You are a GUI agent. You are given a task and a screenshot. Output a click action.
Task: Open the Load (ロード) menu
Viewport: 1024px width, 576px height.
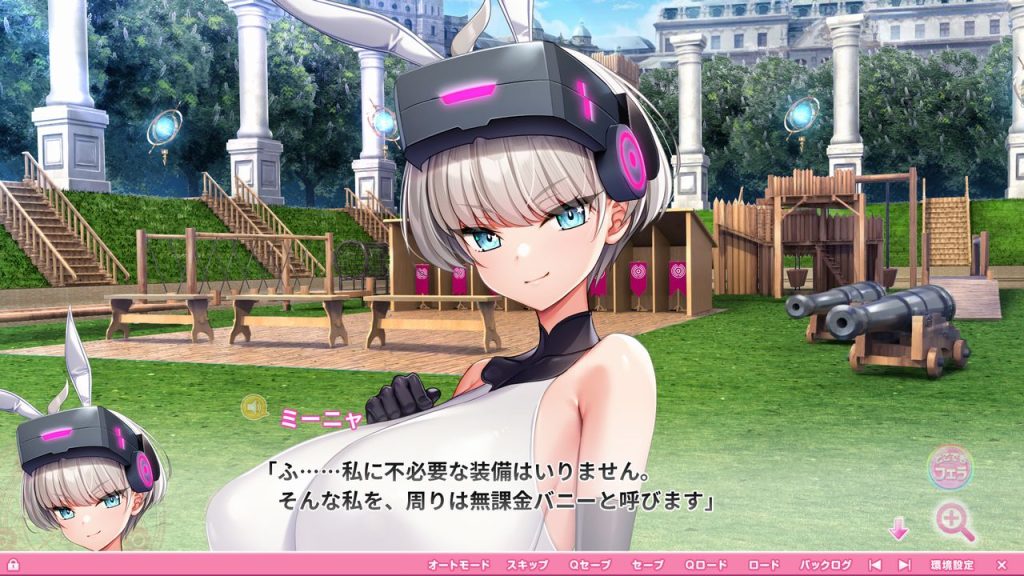(x=764, y=565)
